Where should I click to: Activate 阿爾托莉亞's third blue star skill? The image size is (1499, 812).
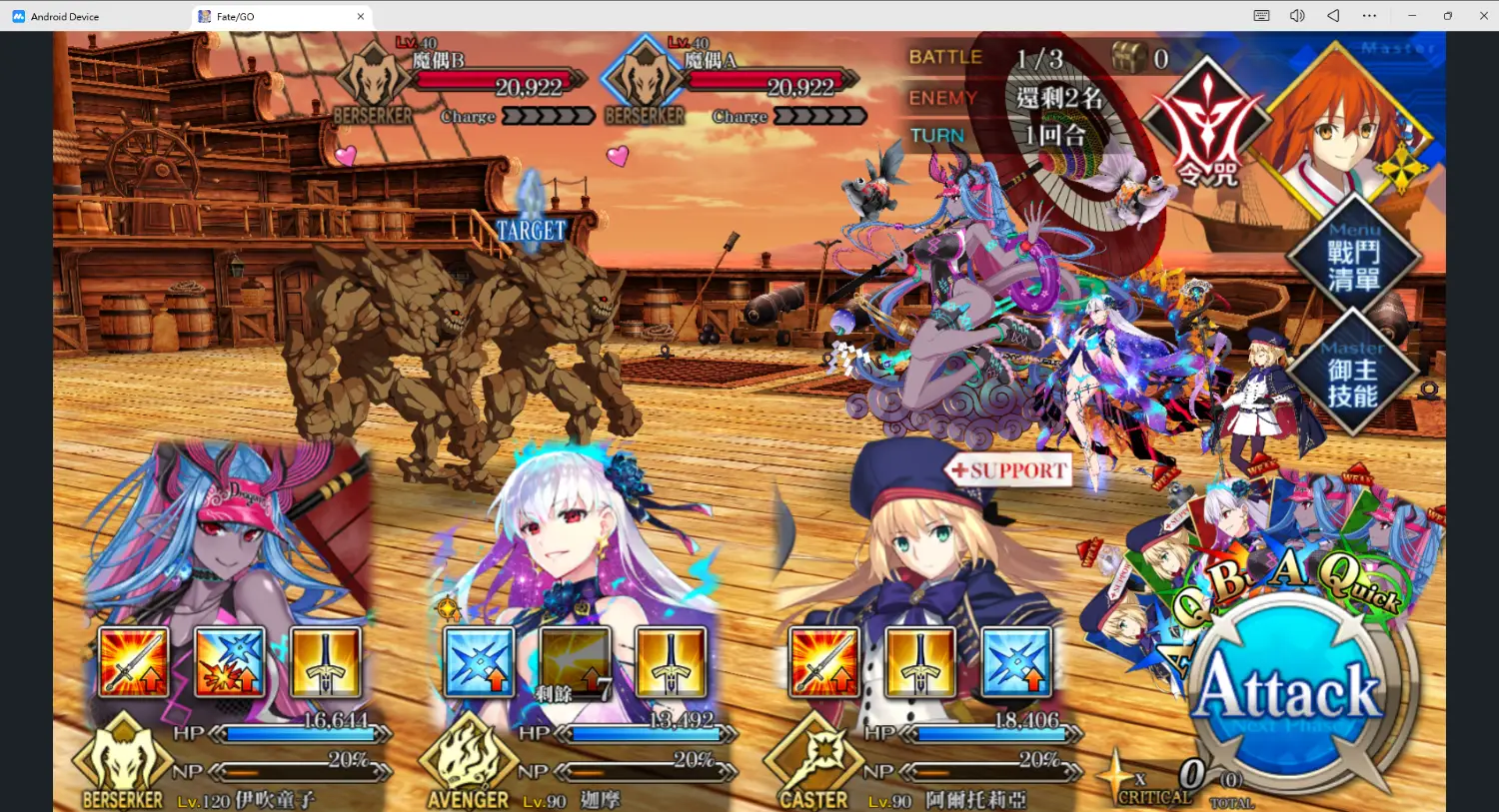tap(1016, 662)
